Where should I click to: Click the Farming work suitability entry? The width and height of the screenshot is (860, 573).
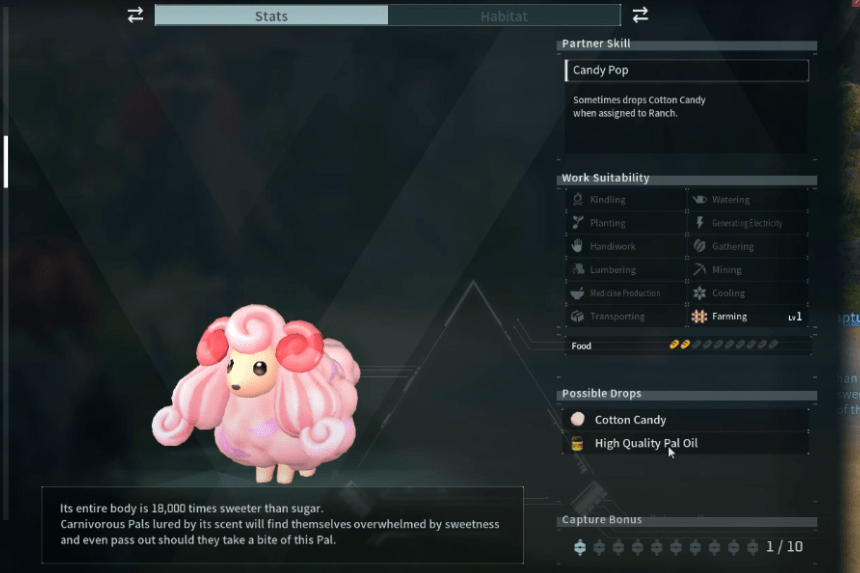pos(747,316)
